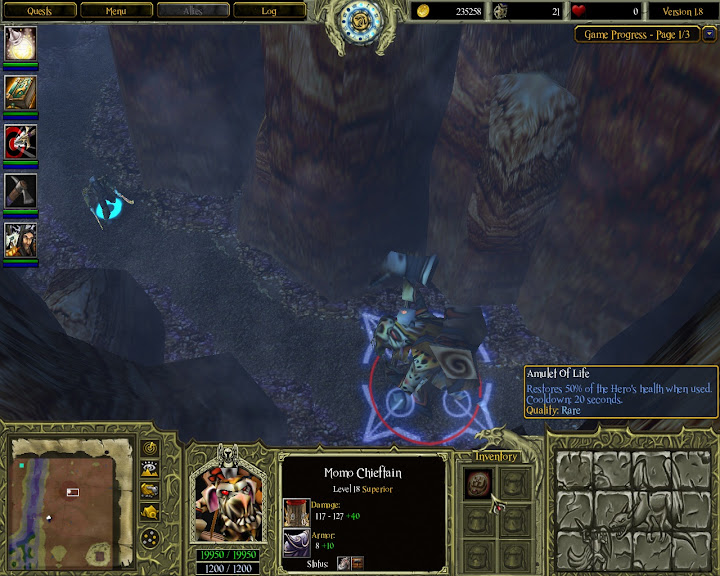This screenshot has height=576, width=720.
Task: Click the Momo Chieftain portrait
Action: tap(230, 500)
